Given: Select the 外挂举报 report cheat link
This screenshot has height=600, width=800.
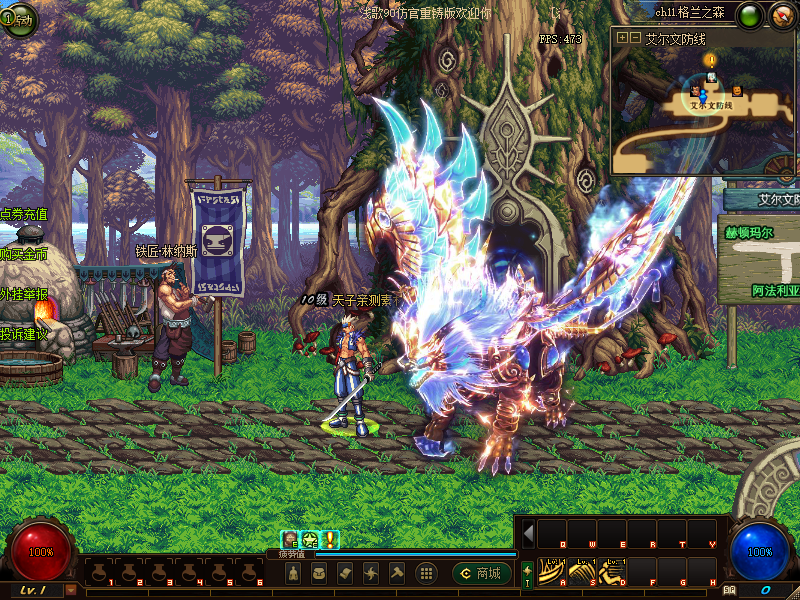Looking at the screenshot, I should pyautogui.click(x=24, y=294).
